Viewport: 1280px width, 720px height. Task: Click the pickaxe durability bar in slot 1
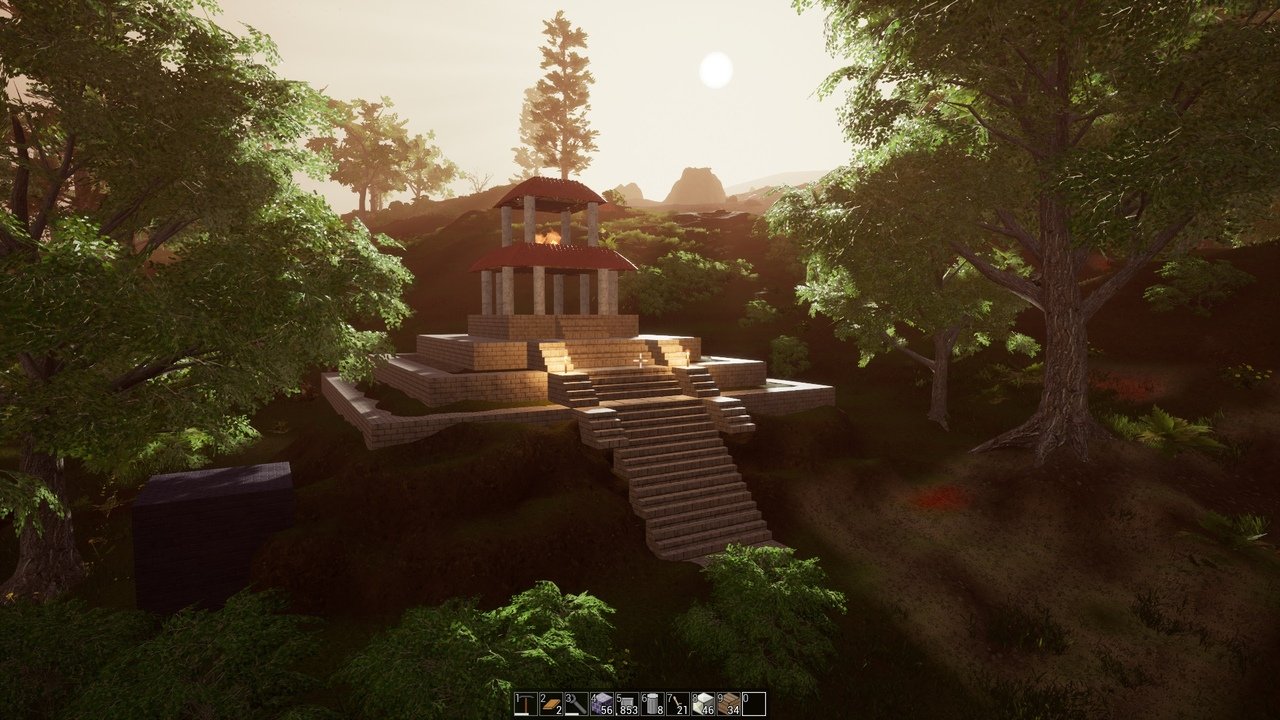coord(522,713)
